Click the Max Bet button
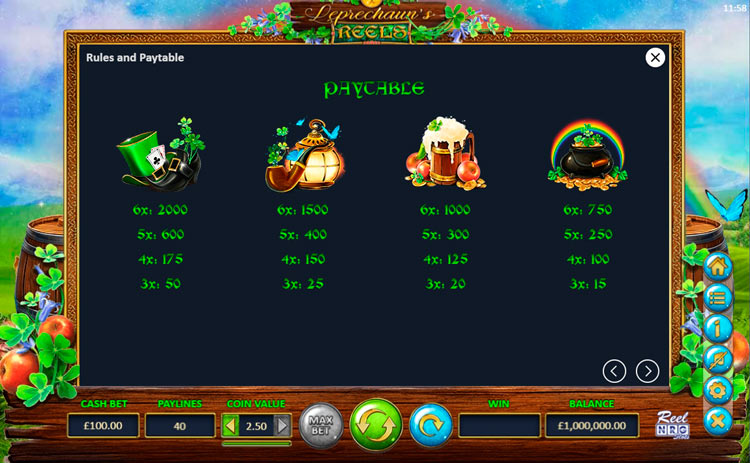Image resolution: width=750 pixels, height=463 pixels. pos(321,425)
